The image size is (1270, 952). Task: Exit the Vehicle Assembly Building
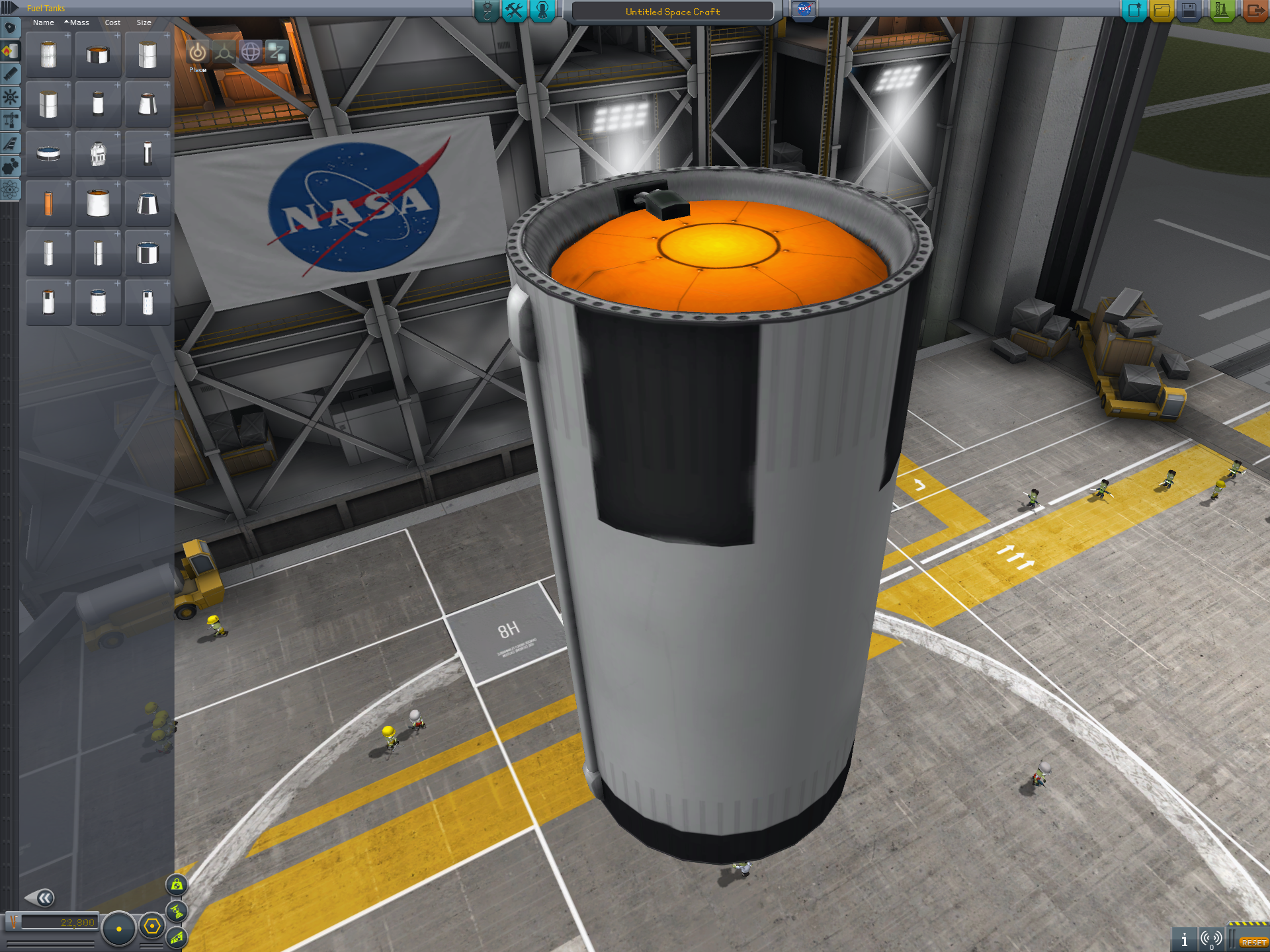point(1254,11)
